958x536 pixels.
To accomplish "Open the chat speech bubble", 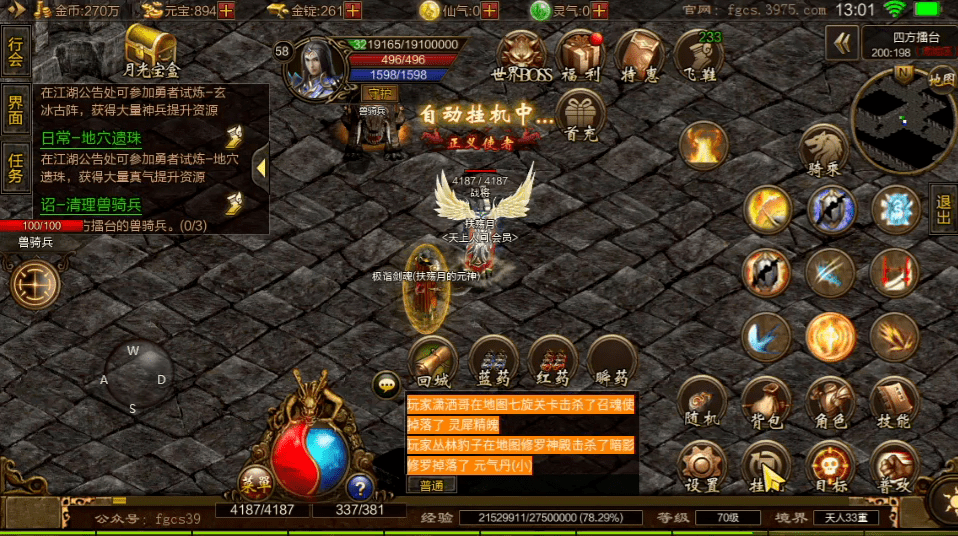I will pyautogui.click(x=386, y=384).
